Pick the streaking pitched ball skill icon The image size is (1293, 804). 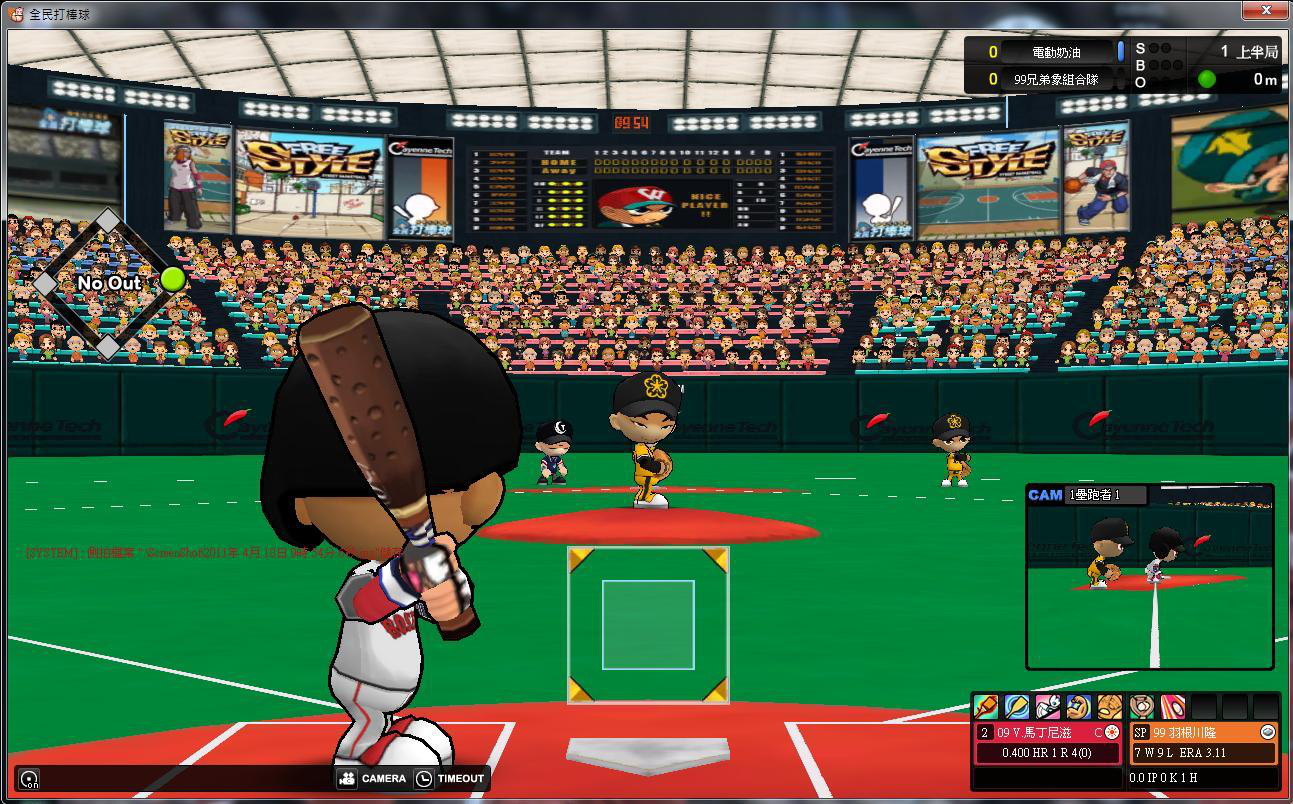(x=1172, y=707)
